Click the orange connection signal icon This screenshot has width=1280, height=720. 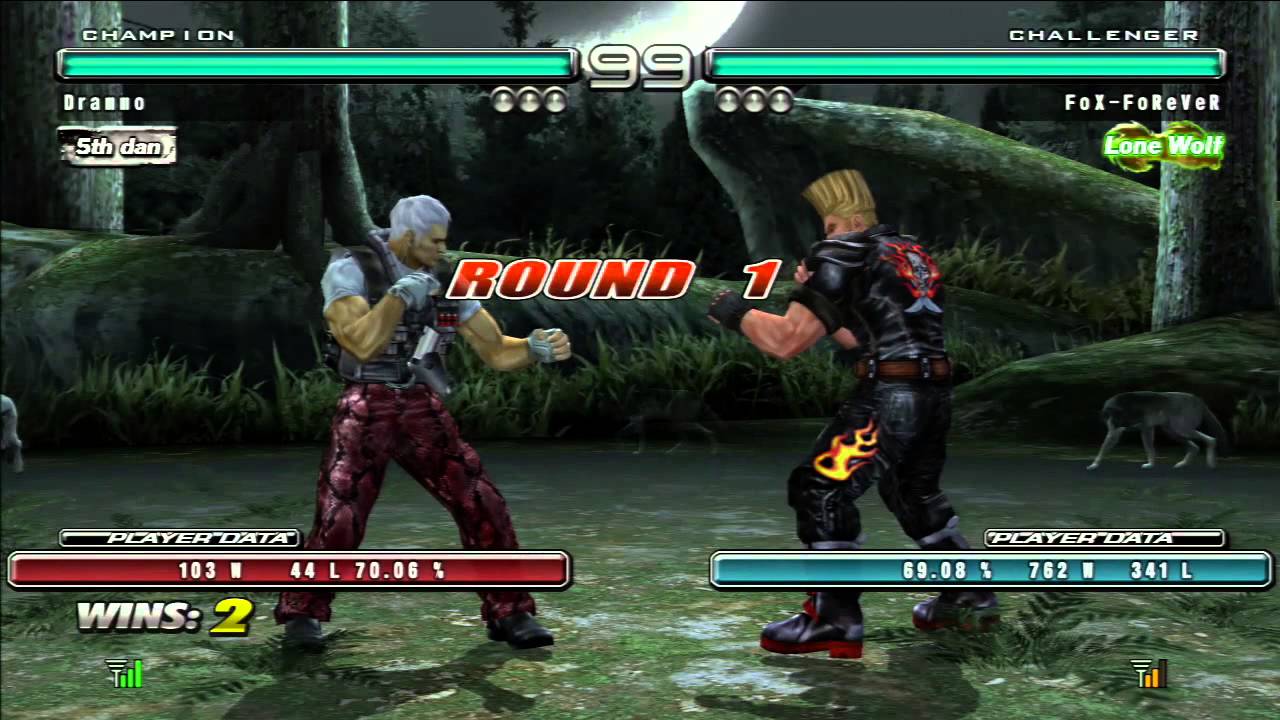[1150, 674]
